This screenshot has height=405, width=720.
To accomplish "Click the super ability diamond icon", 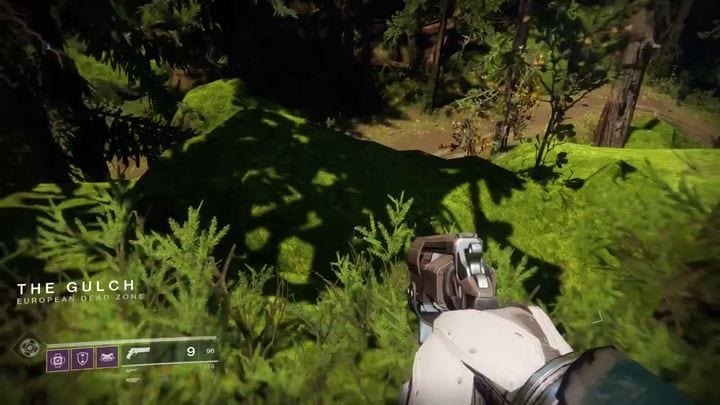I will (28, 348).
